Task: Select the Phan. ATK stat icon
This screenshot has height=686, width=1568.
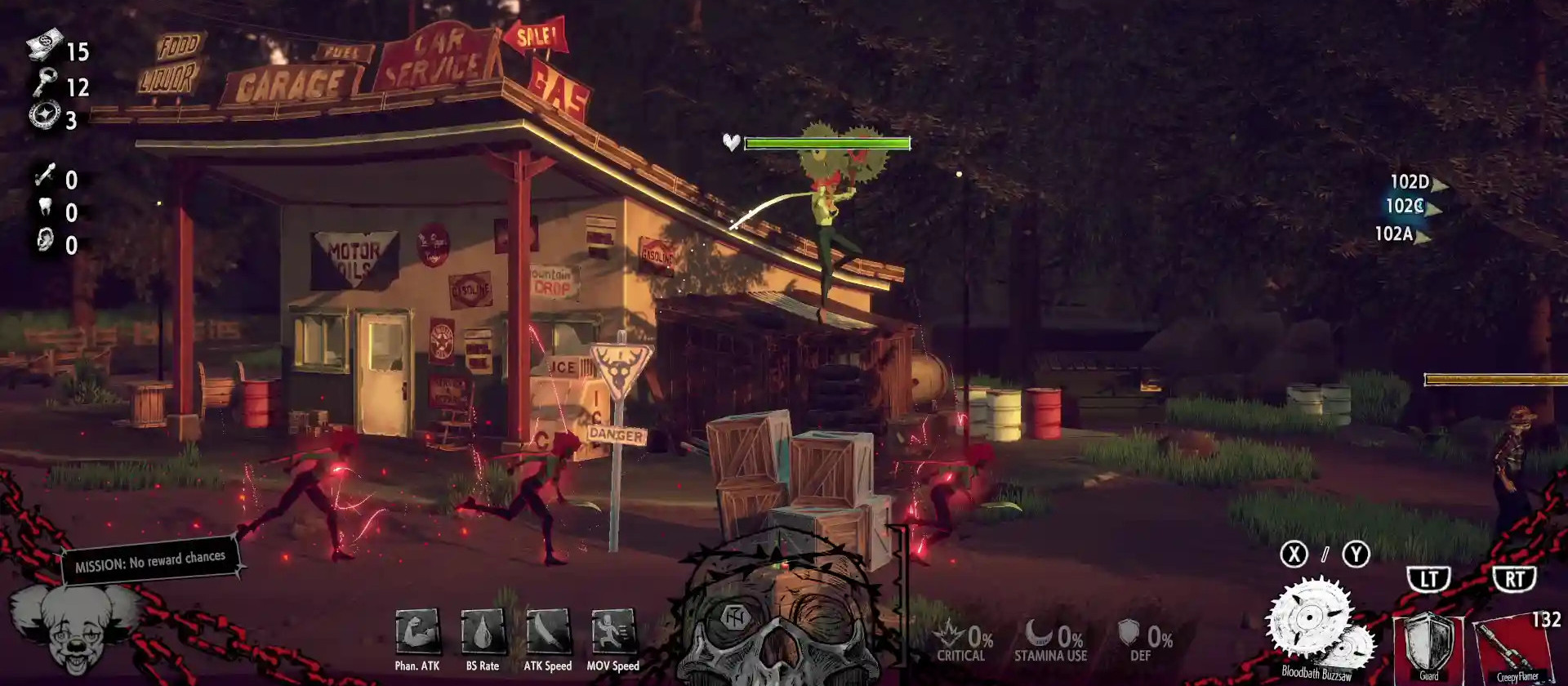Action: [x=417, y=633]
